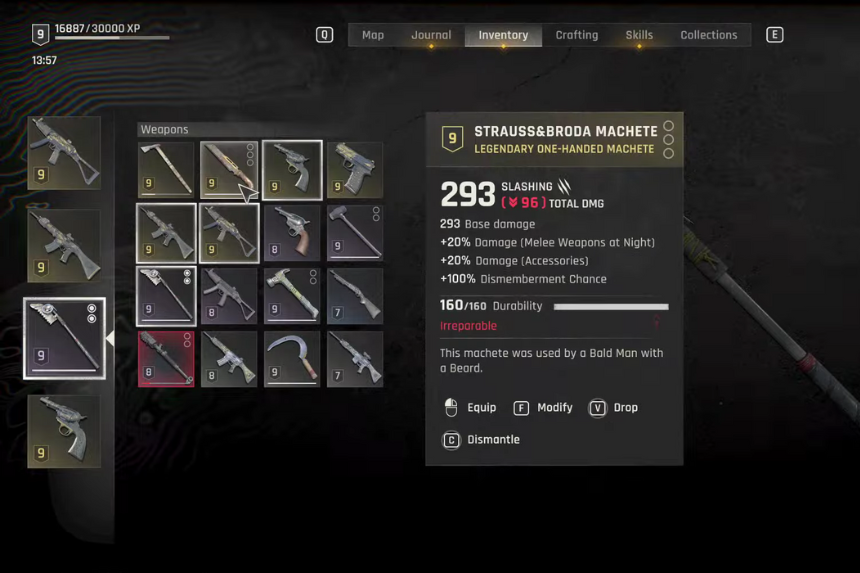This screenshot has height=573, width=860.
Task: Show the Skills tab
Action: pyautogui.click(x=639, y=35)
